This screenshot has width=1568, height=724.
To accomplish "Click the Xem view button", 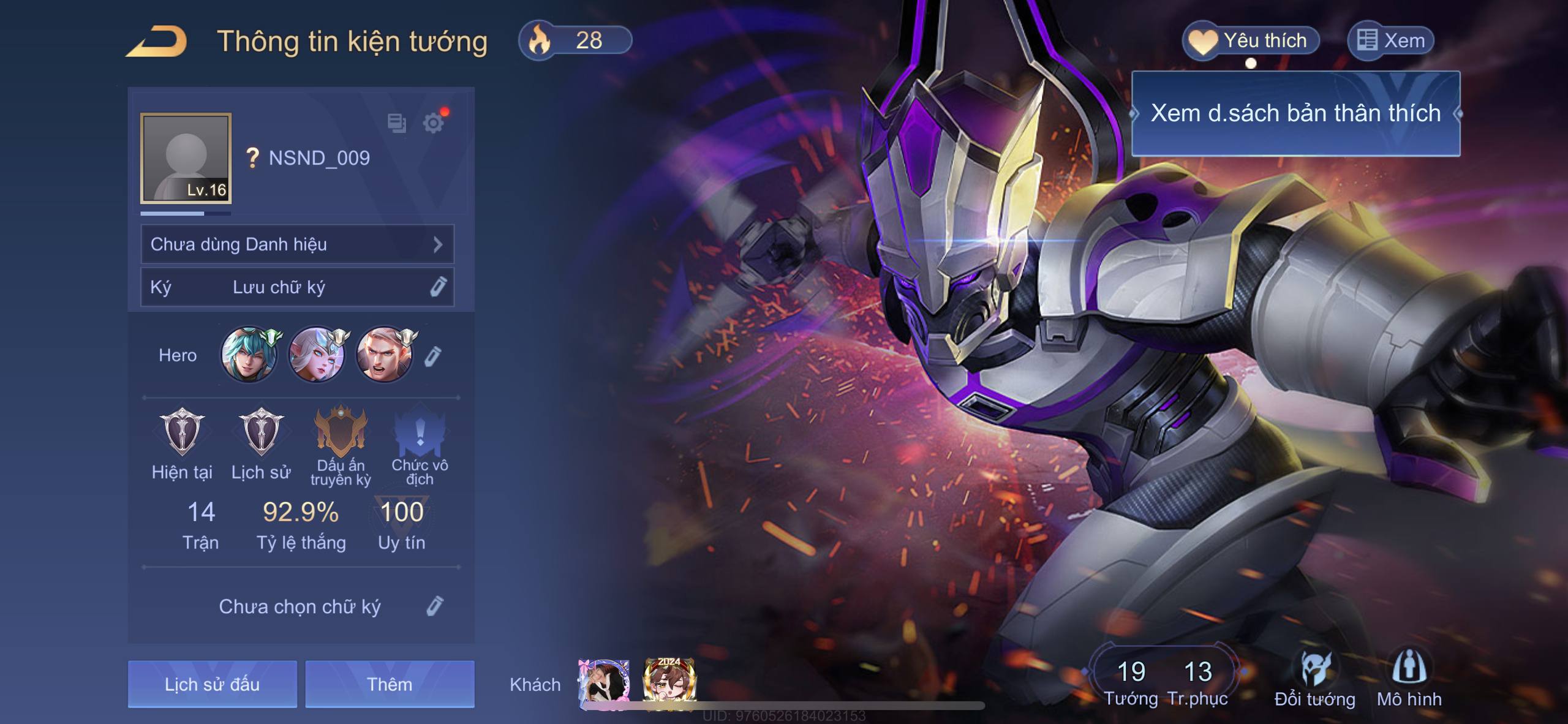I will coord(1390,41).
